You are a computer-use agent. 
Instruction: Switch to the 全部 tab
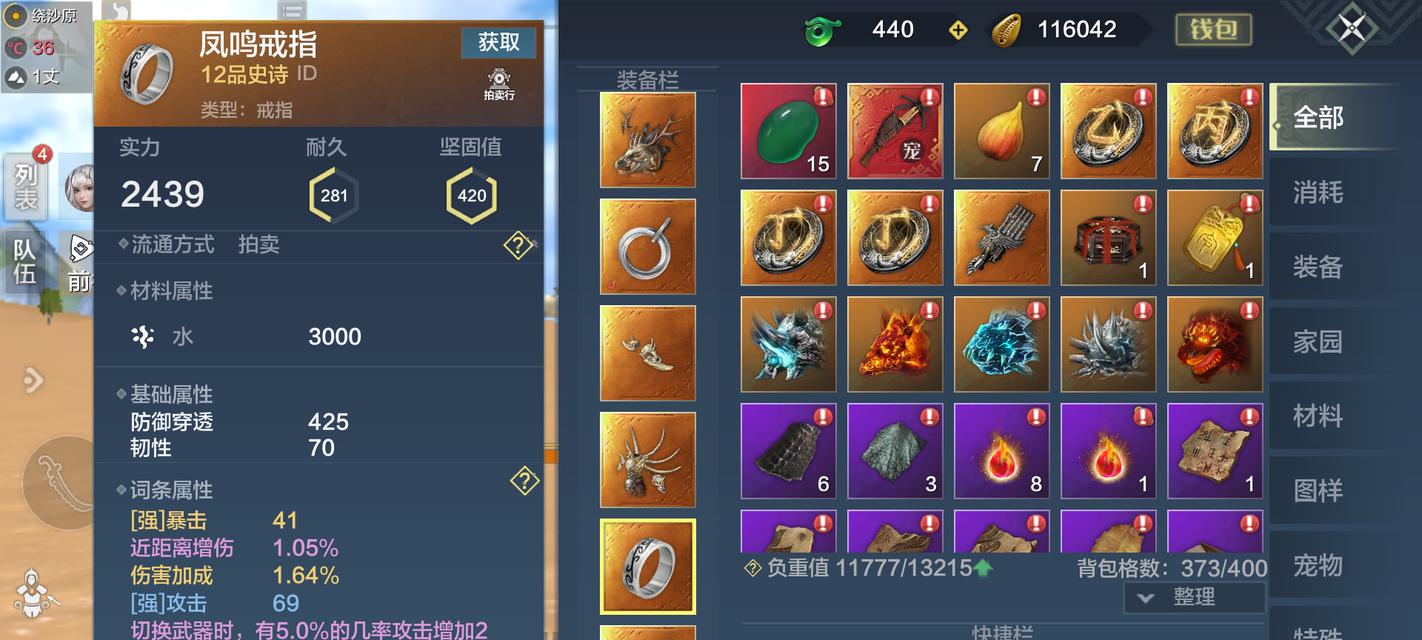coord(1318,117)
